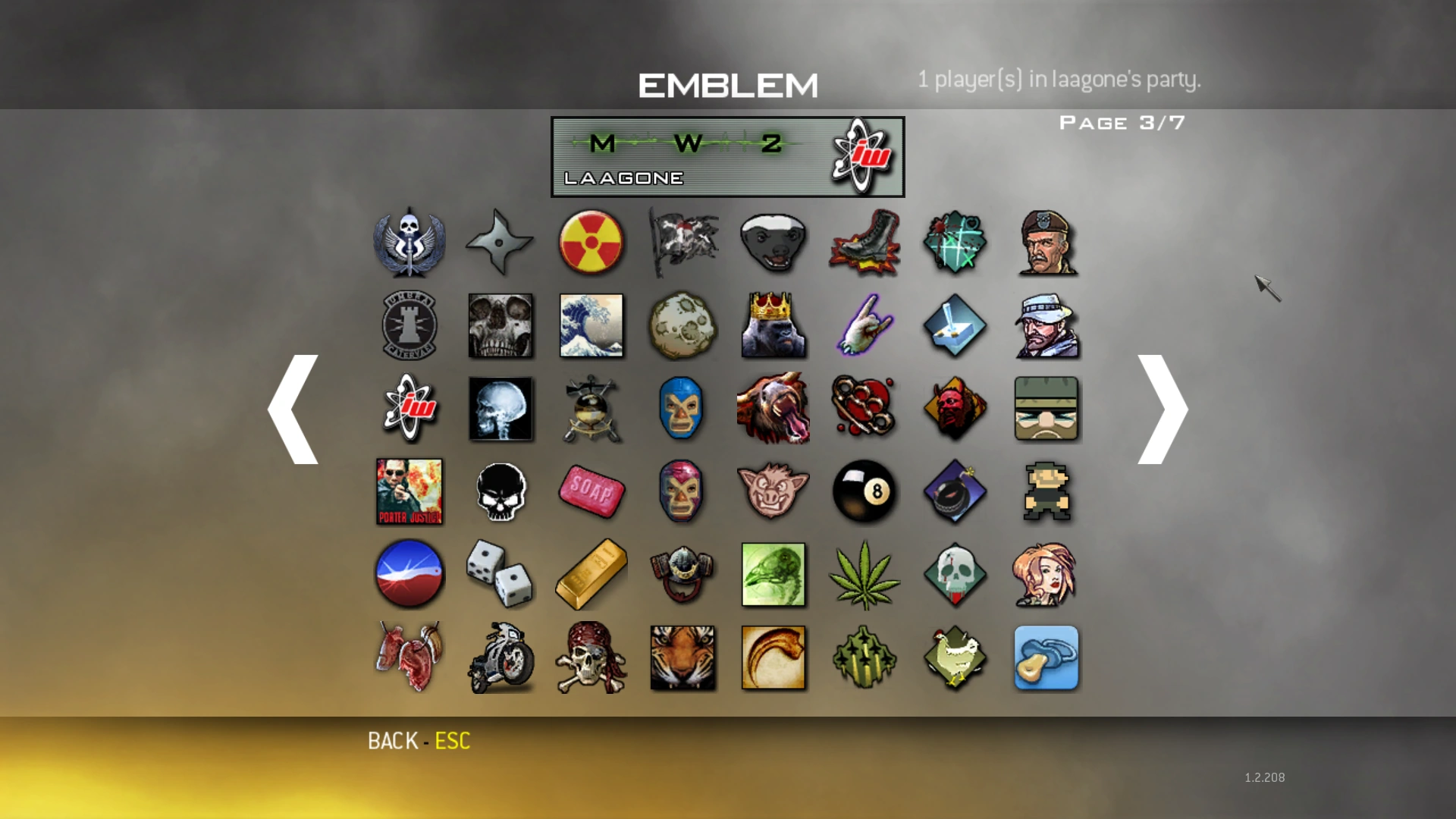Choose the honey badger emblem
Image resolution: width=1456 pixels, height=819 pixels.
pyautogui.click(x=773, y=243)
